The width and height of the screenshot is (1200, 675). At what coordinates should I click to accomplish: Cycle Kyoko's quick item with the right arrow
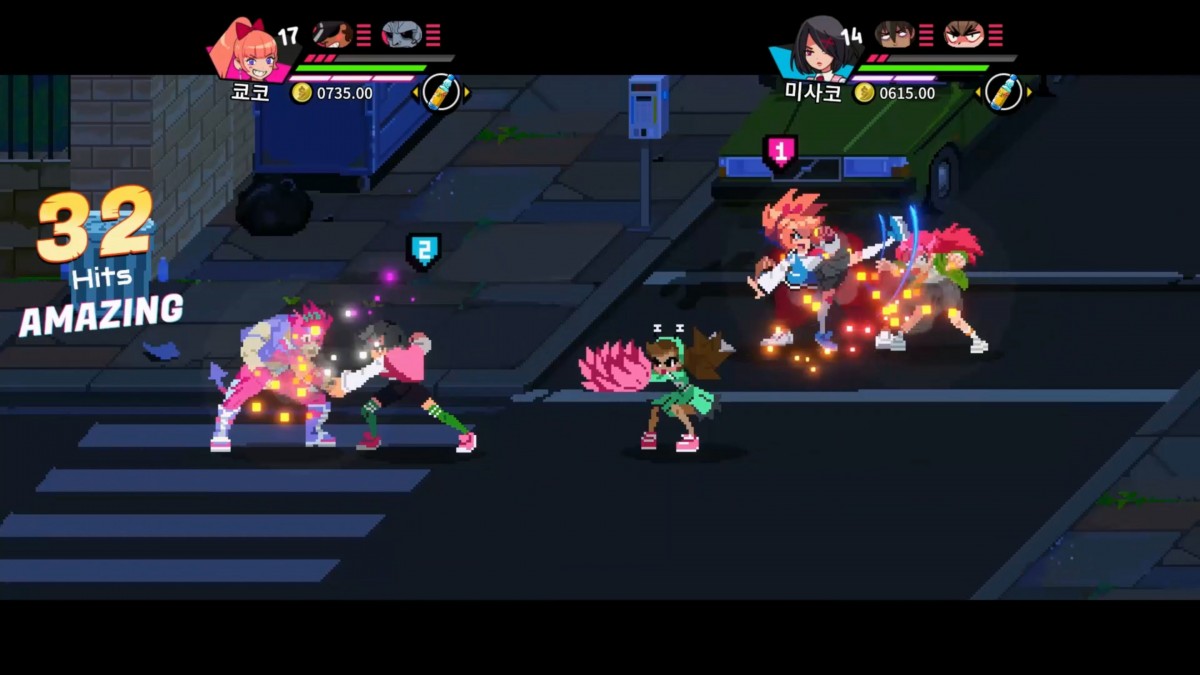(467, 93)
